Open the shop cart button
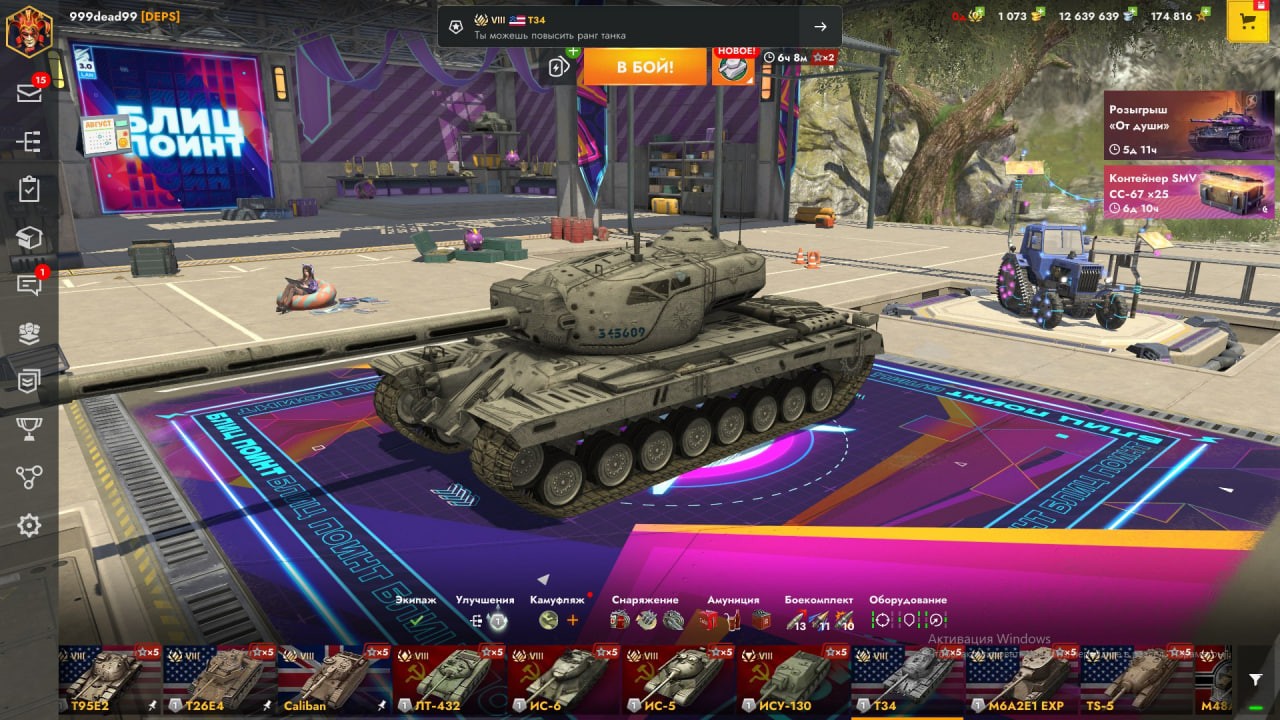Screen dimensions: 1280x720 [1247, 22]
